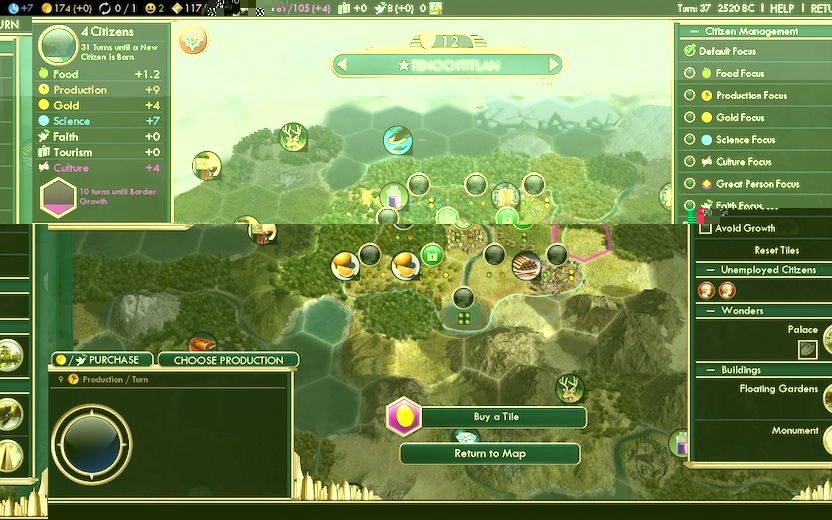The width and height of the screenshot is (832, 520).
Task: Toggle the Avoid Growth checkbox
Action: pyautogui.click(x=705, y=228)
